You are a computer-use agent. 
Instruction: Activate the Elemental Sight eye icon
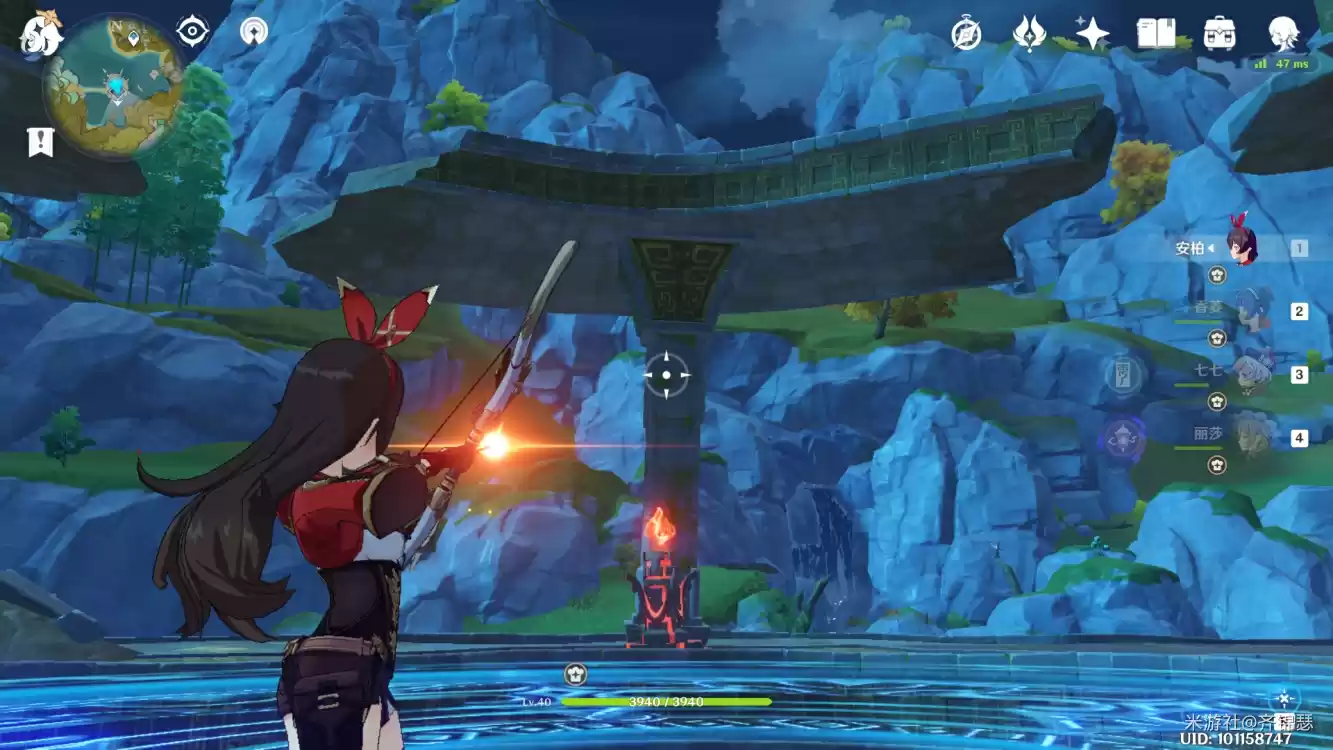click(192, 31)
